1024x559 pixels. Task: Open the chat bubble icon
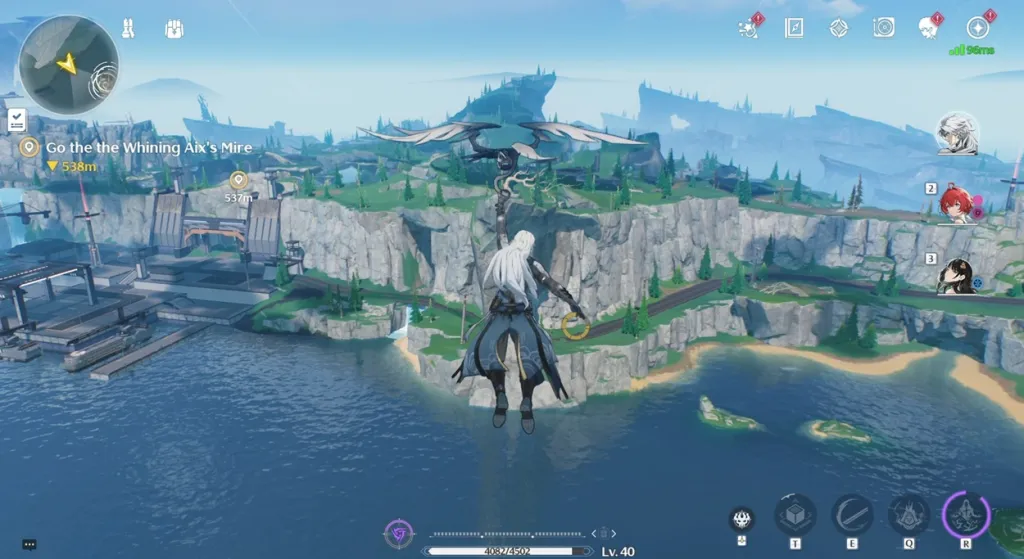(x=29, y=545)
